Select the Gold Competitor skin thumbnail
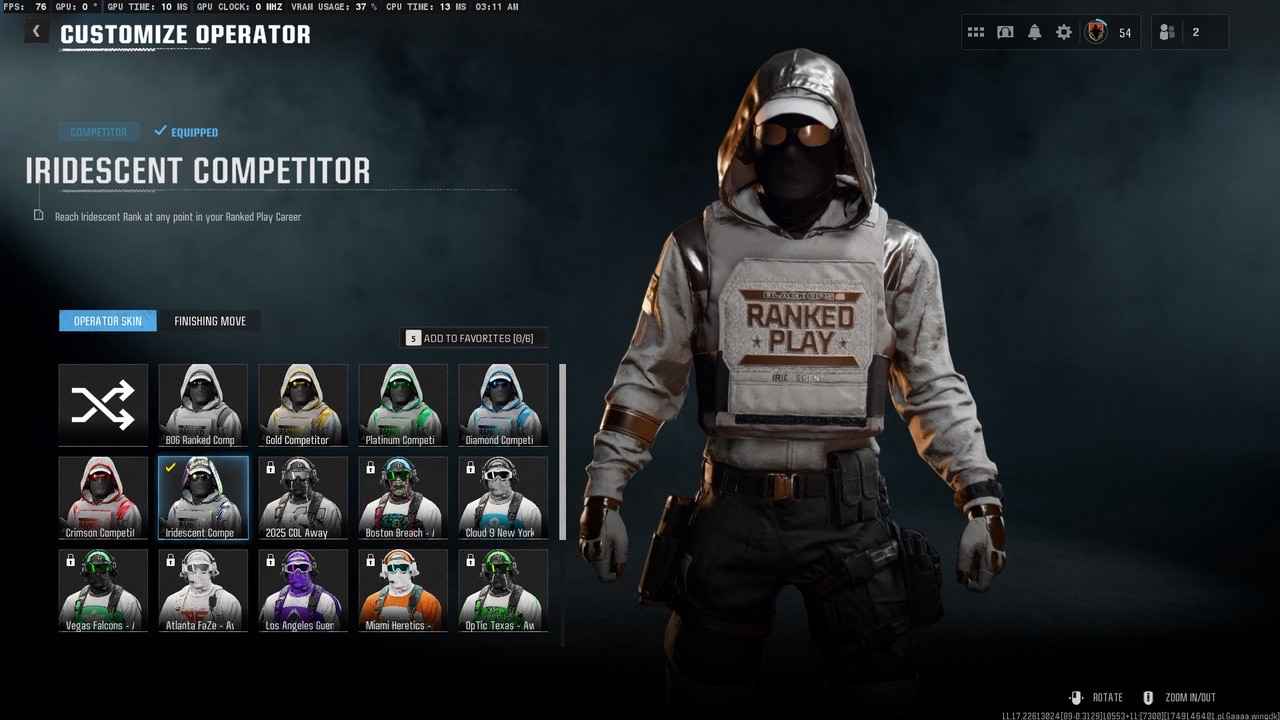 303,404
